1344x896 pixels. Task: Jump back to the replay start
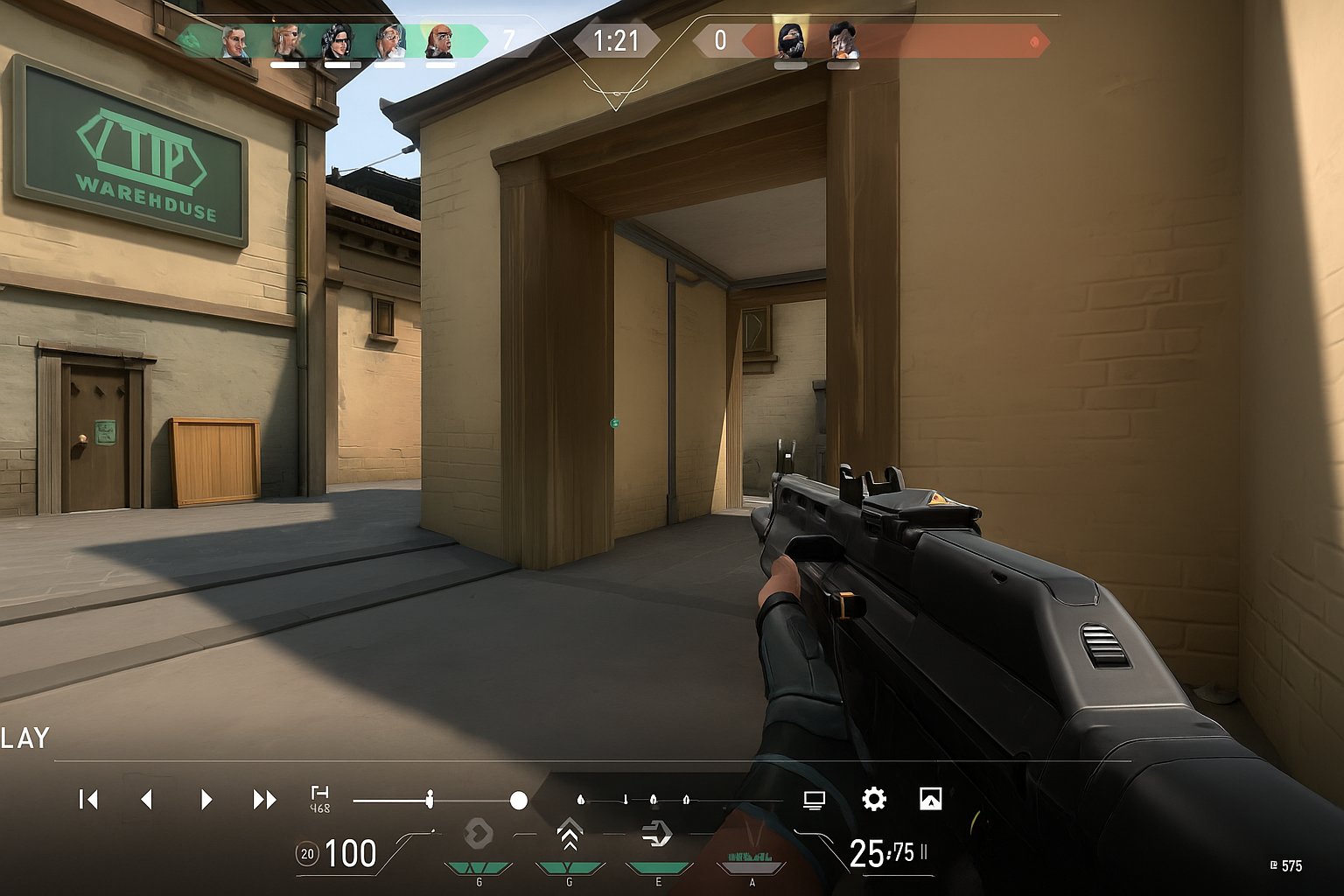pyautogui.click(x=88, y=799)
